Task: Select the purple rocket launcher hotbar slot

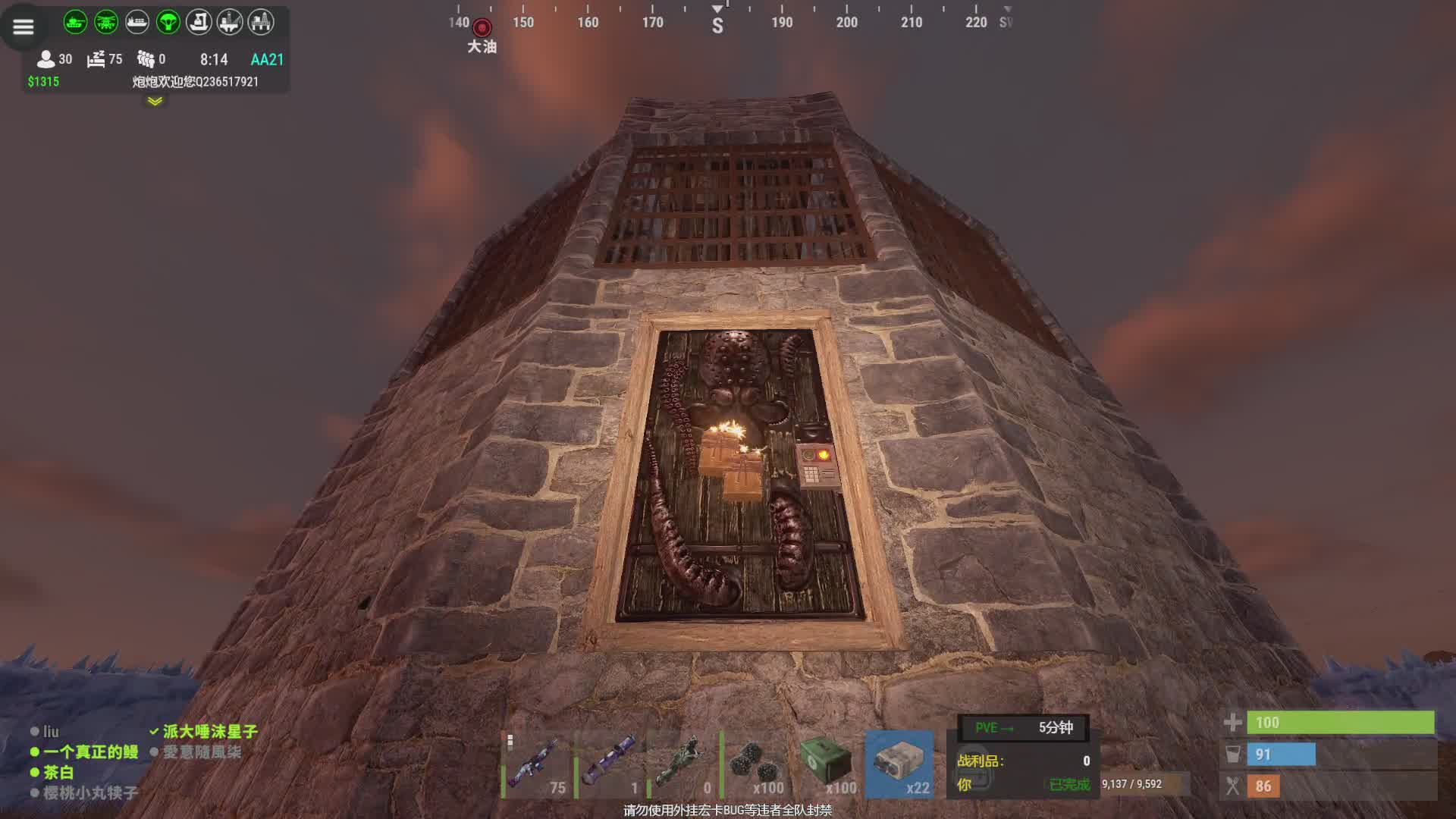Action: [x=610, y=764]
